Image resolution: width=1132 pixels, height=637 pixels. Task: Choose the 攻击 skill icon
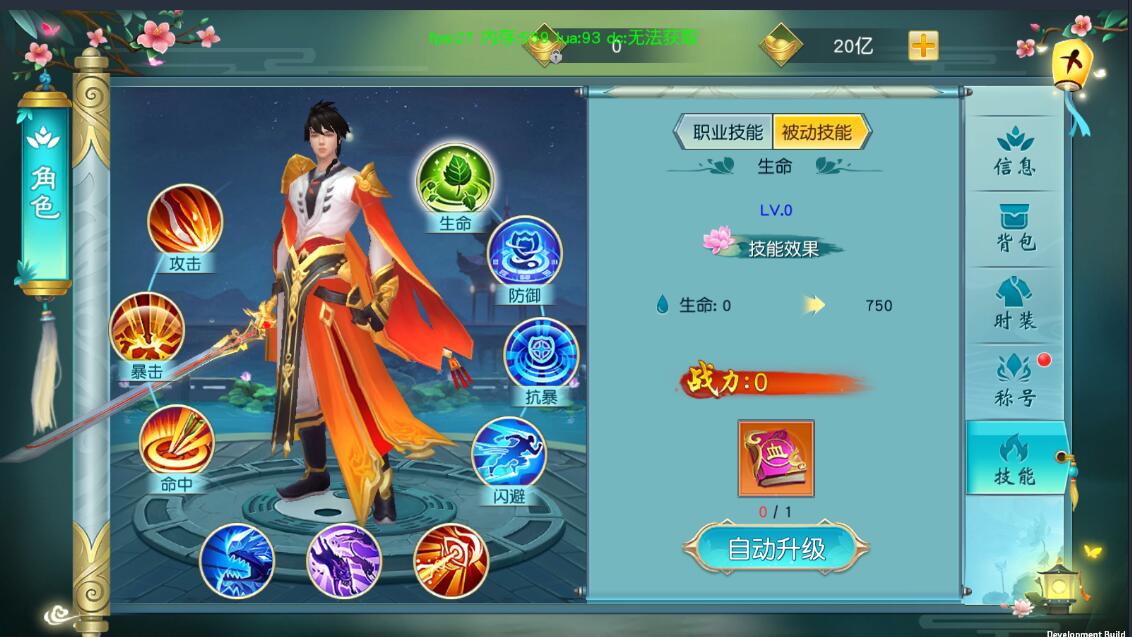[x=185, y=221]
